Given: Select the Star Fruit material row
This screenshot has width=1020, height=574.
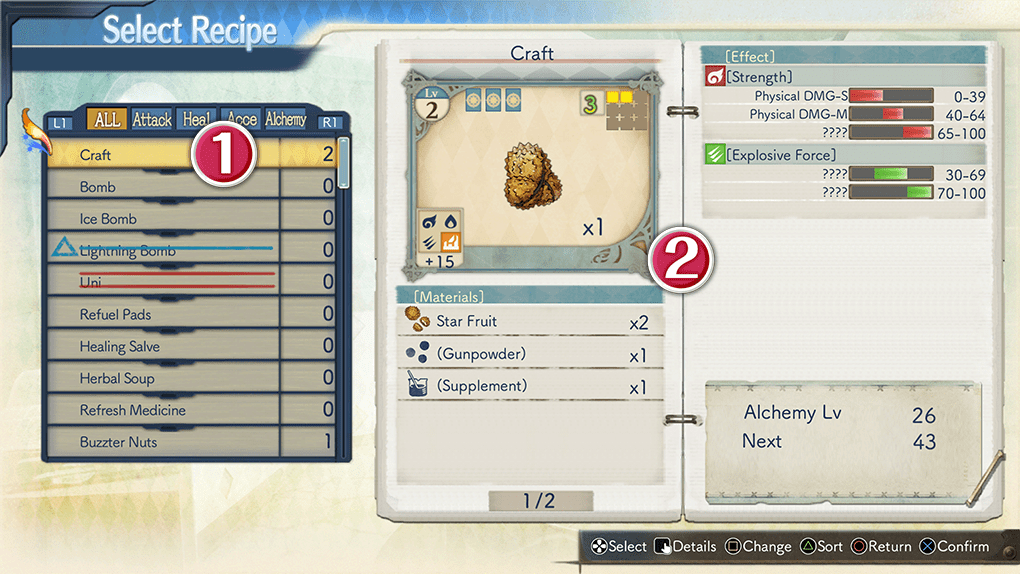Looking at the screenshot, I should [530, 322].
